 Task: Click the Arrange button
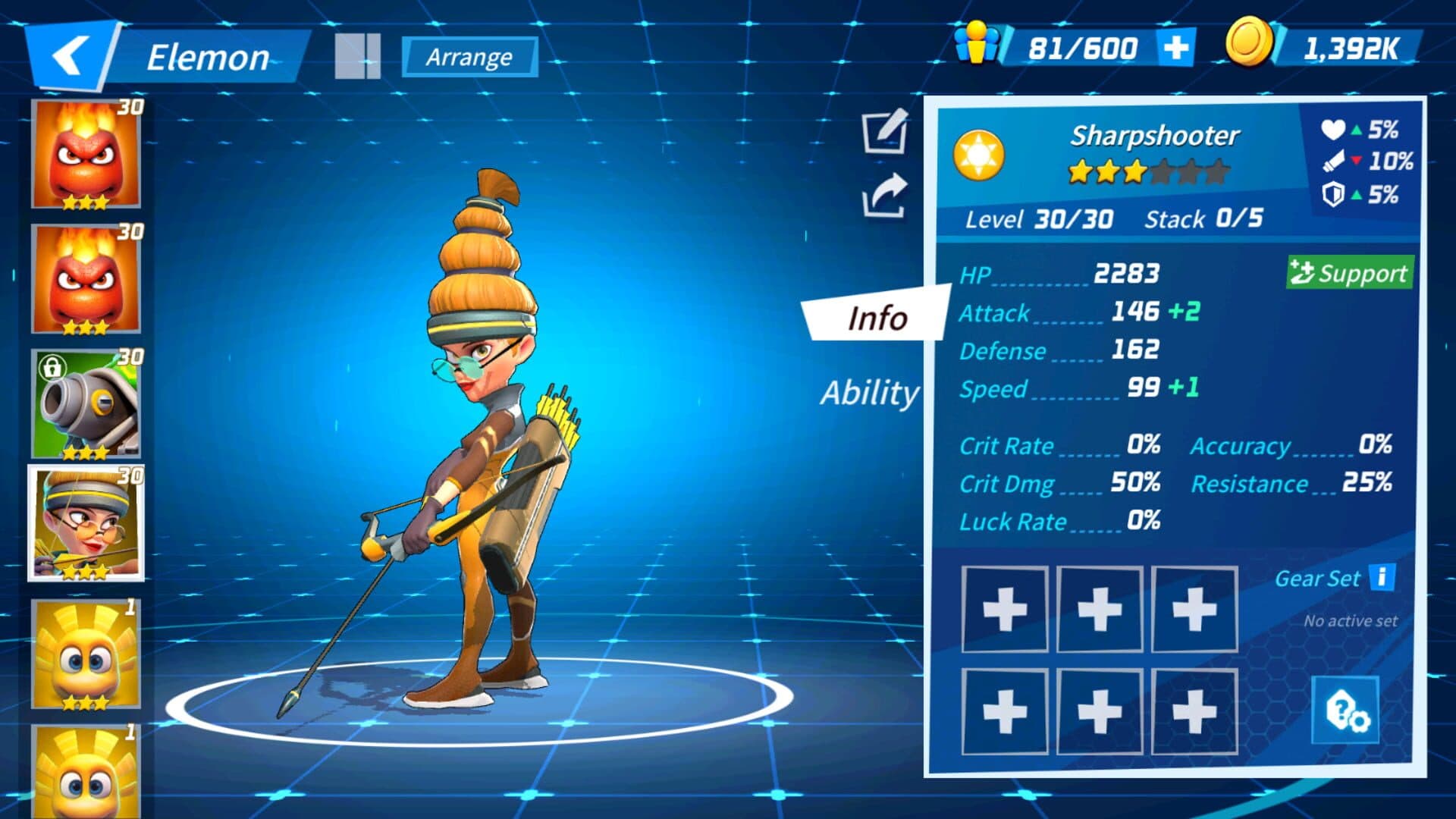(469, 57)
